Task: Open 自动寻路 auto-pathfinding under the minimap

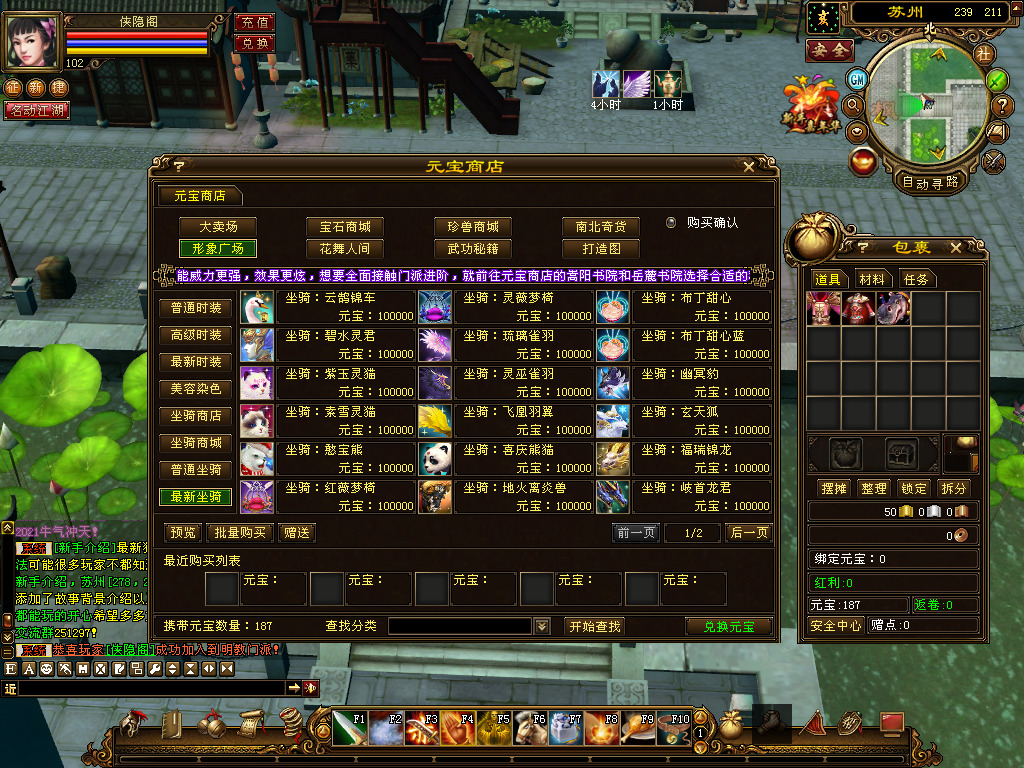Action: 930,182
